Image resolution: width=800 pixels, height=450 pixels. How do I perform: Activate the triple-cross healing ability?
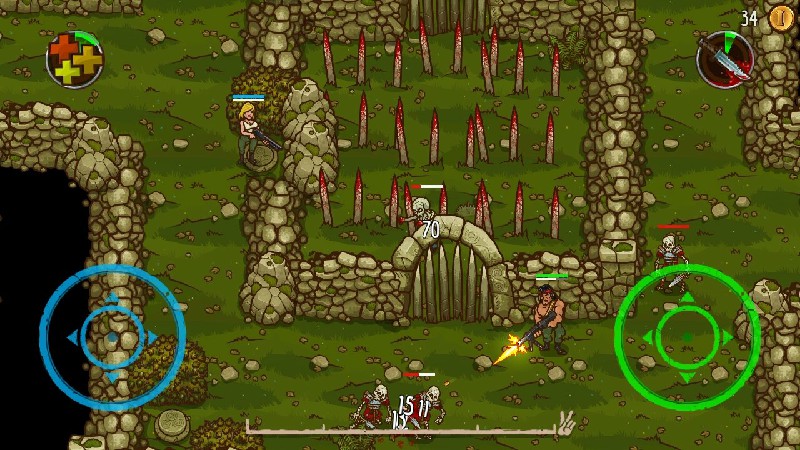74,58
